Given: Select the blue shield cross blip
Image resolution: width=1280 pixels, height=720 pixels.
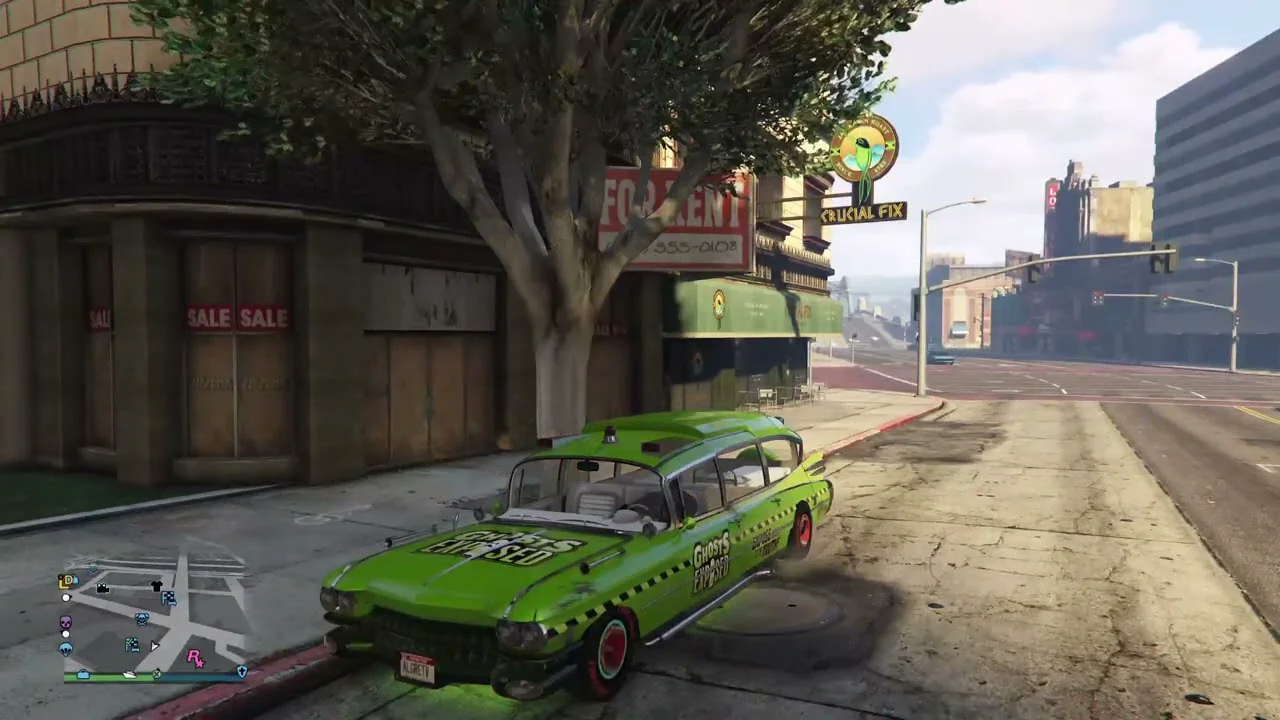Looking at the screenshot, I should (x=241, y=671).
